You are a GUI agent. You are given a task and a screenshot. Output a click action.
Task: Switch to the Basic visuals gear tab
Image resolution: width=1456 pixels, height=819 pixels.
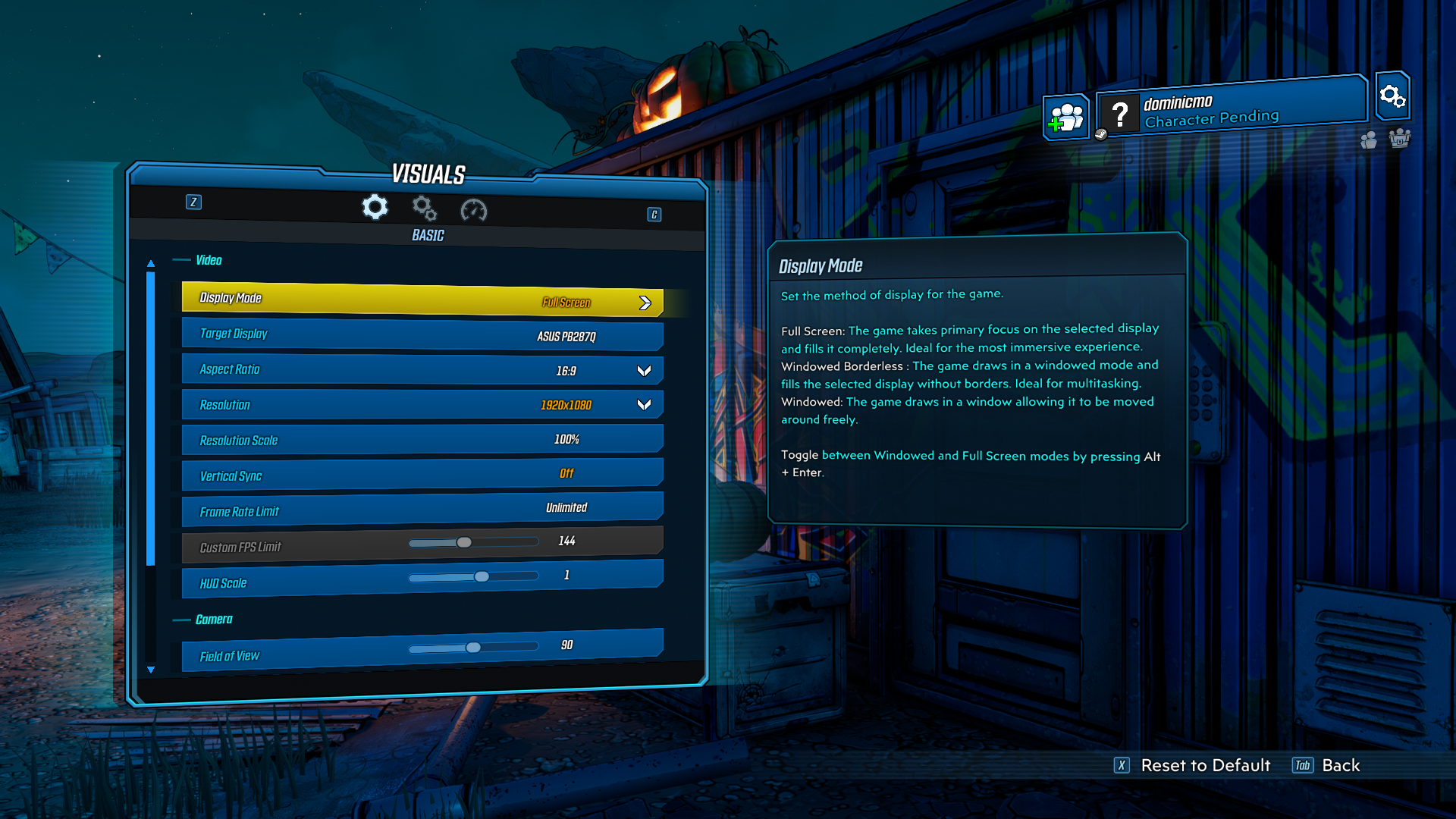(x=375, y=207)
